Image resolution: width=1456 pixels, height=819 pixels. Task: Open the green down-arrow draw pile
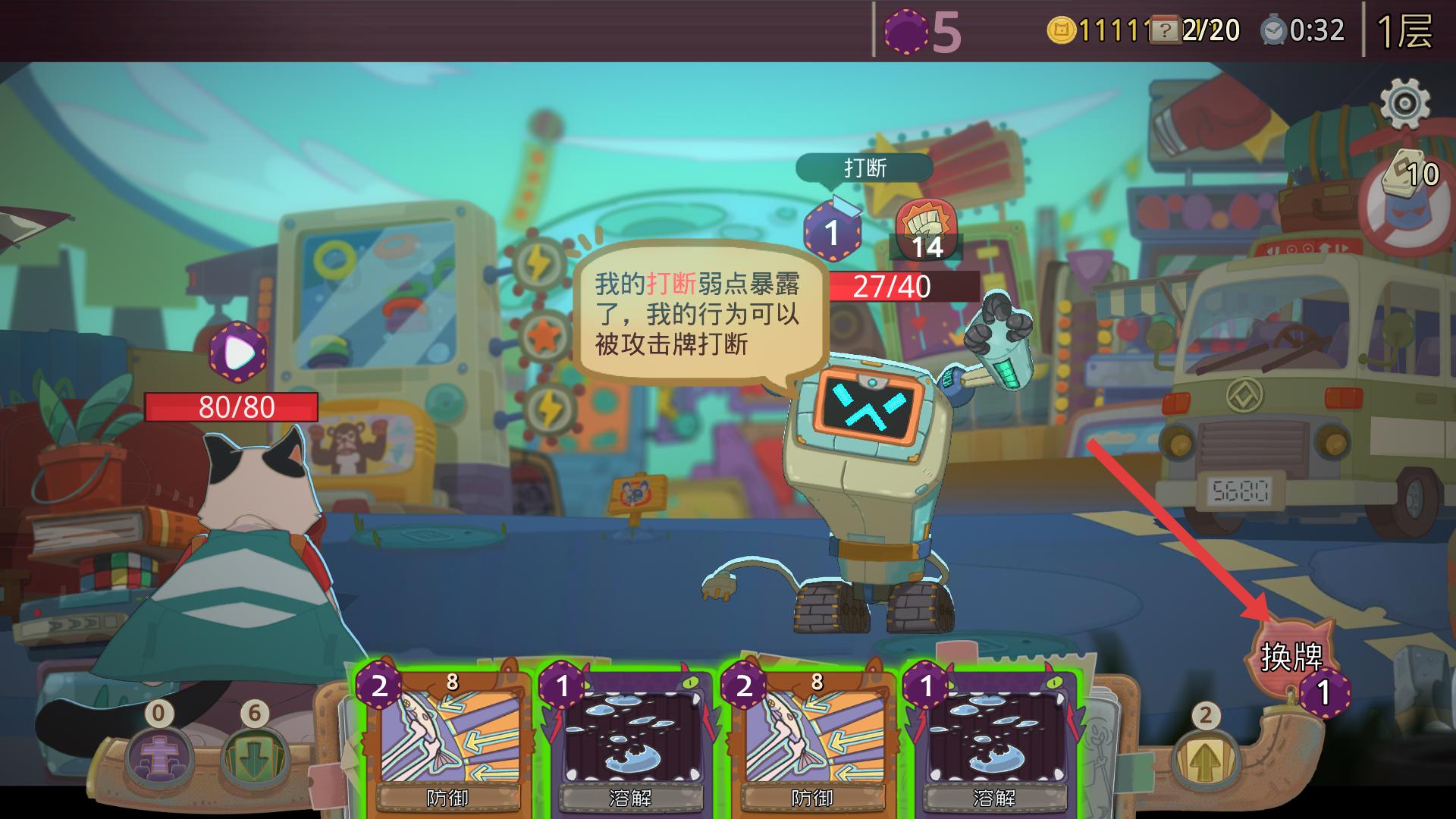point(254,755)
